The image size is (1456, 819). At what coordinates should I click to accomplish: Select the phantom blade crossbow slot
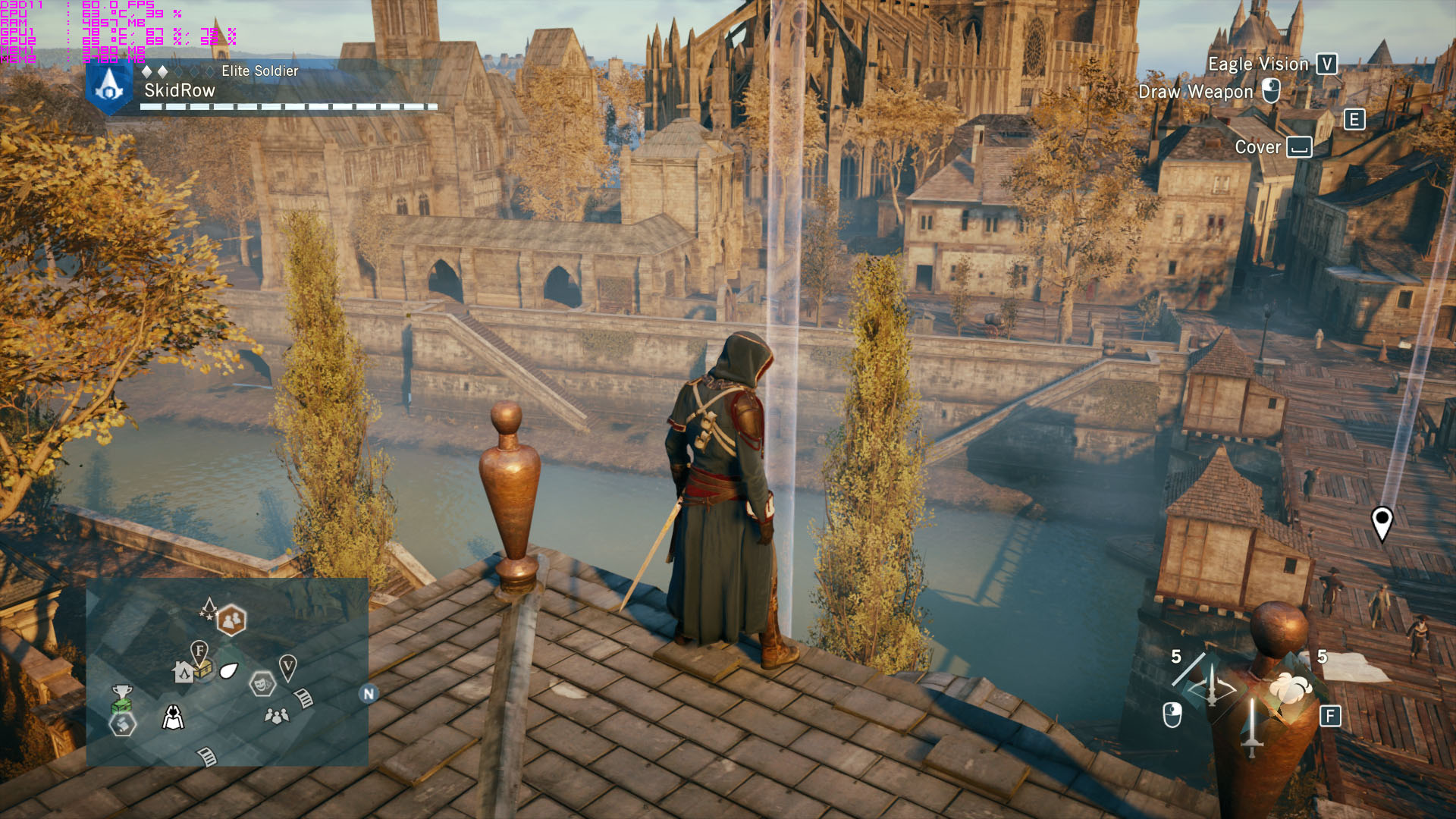[x=1211, y=686]
